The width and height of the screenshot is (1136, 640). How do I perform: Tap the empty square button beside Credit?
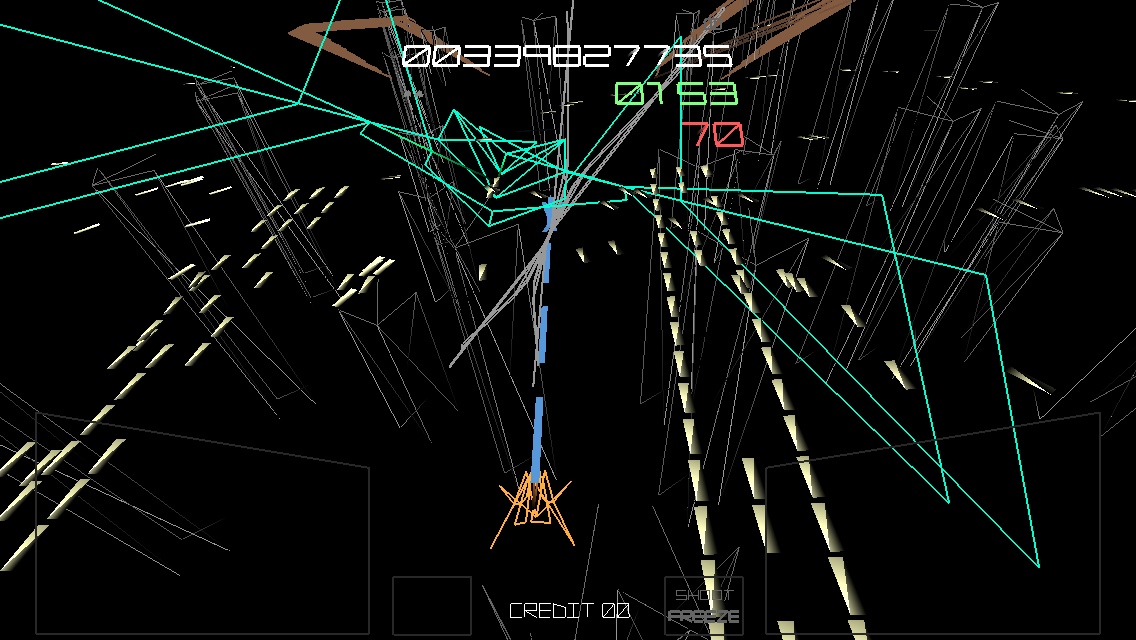pos(431,606)
